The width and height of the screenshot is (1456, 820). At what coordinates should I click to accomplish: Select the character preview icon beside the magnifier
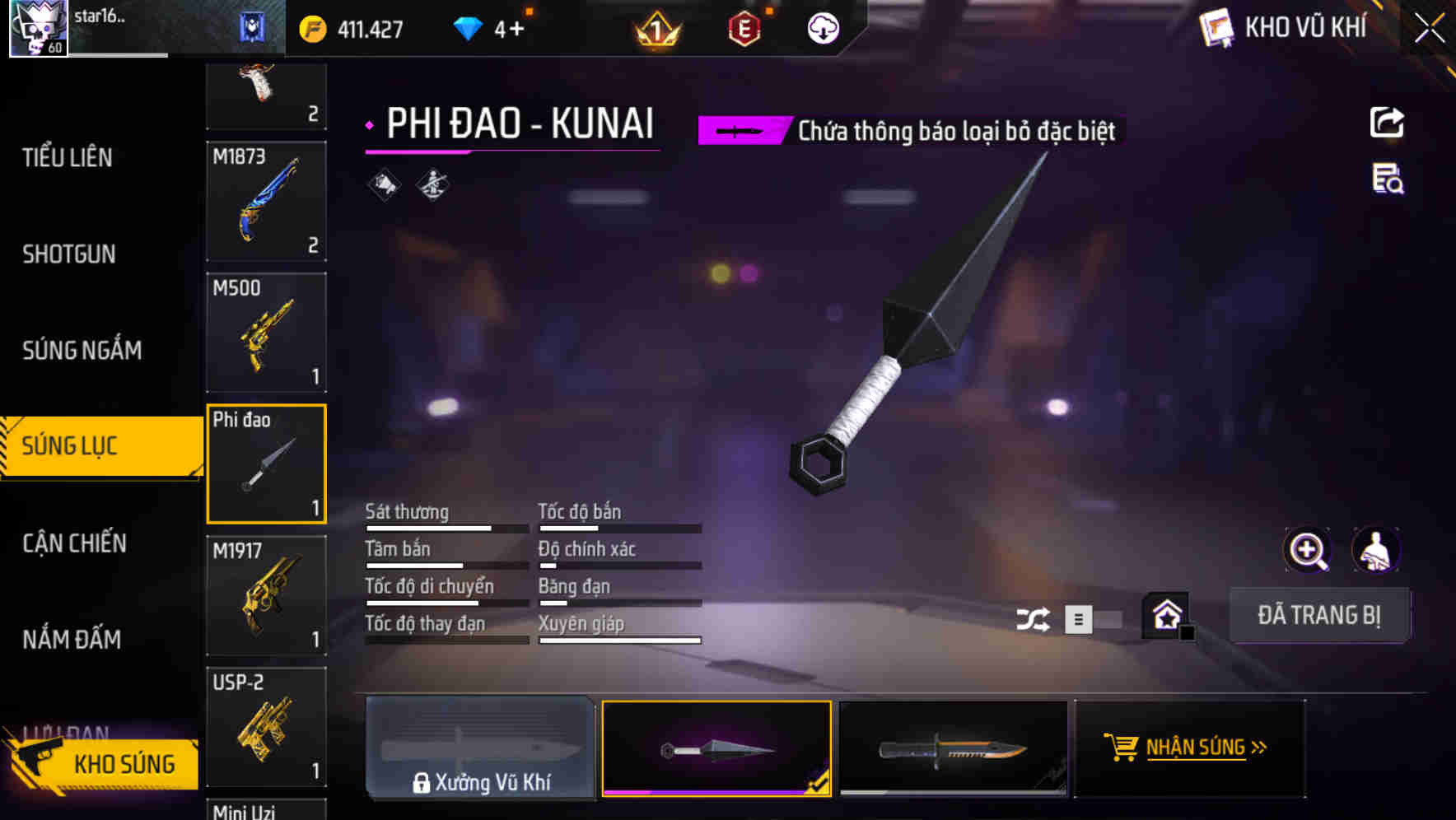(x=1377, y=550)
